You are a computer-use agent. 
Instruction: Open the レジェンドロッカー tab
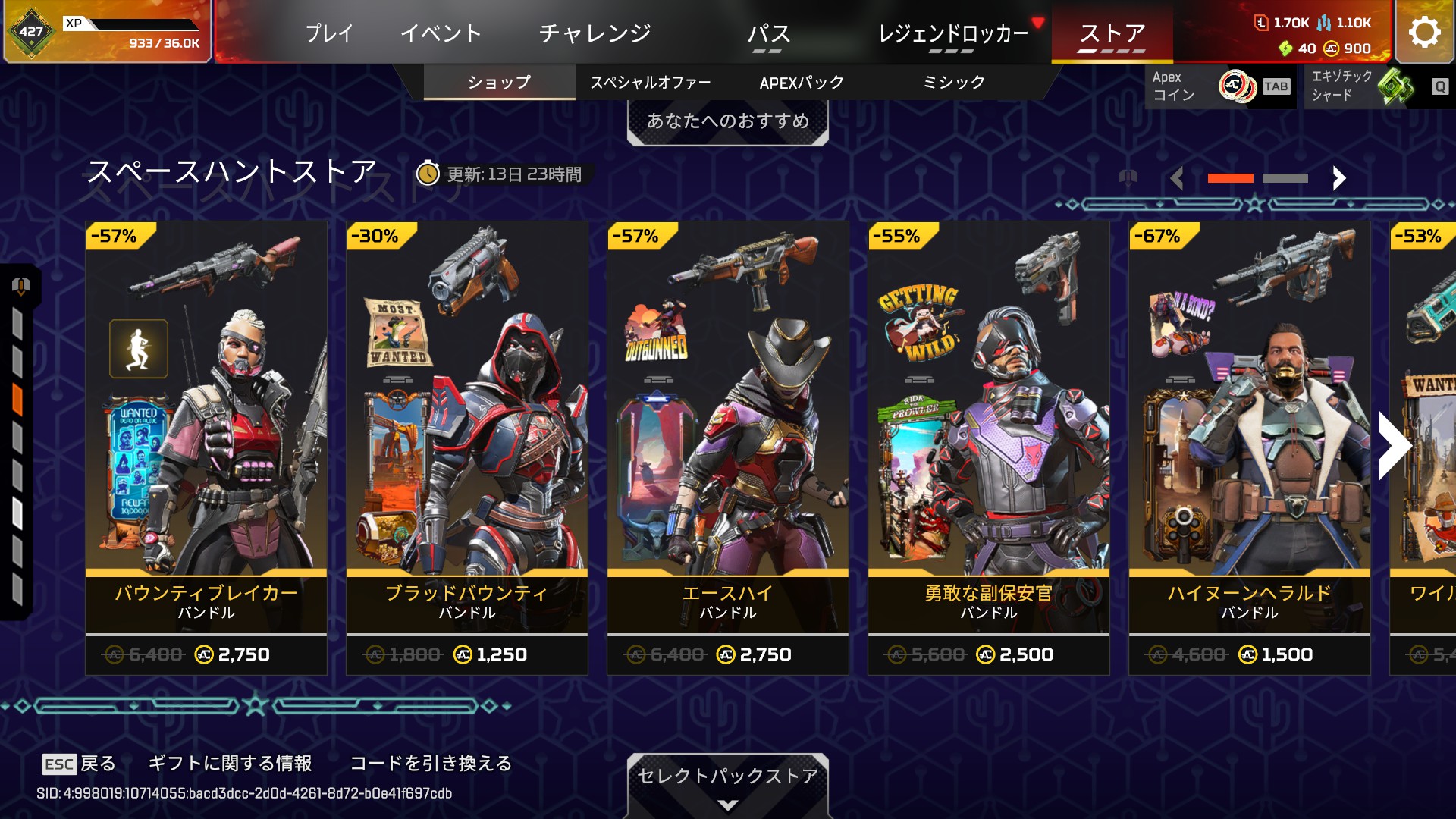(952, 33)
